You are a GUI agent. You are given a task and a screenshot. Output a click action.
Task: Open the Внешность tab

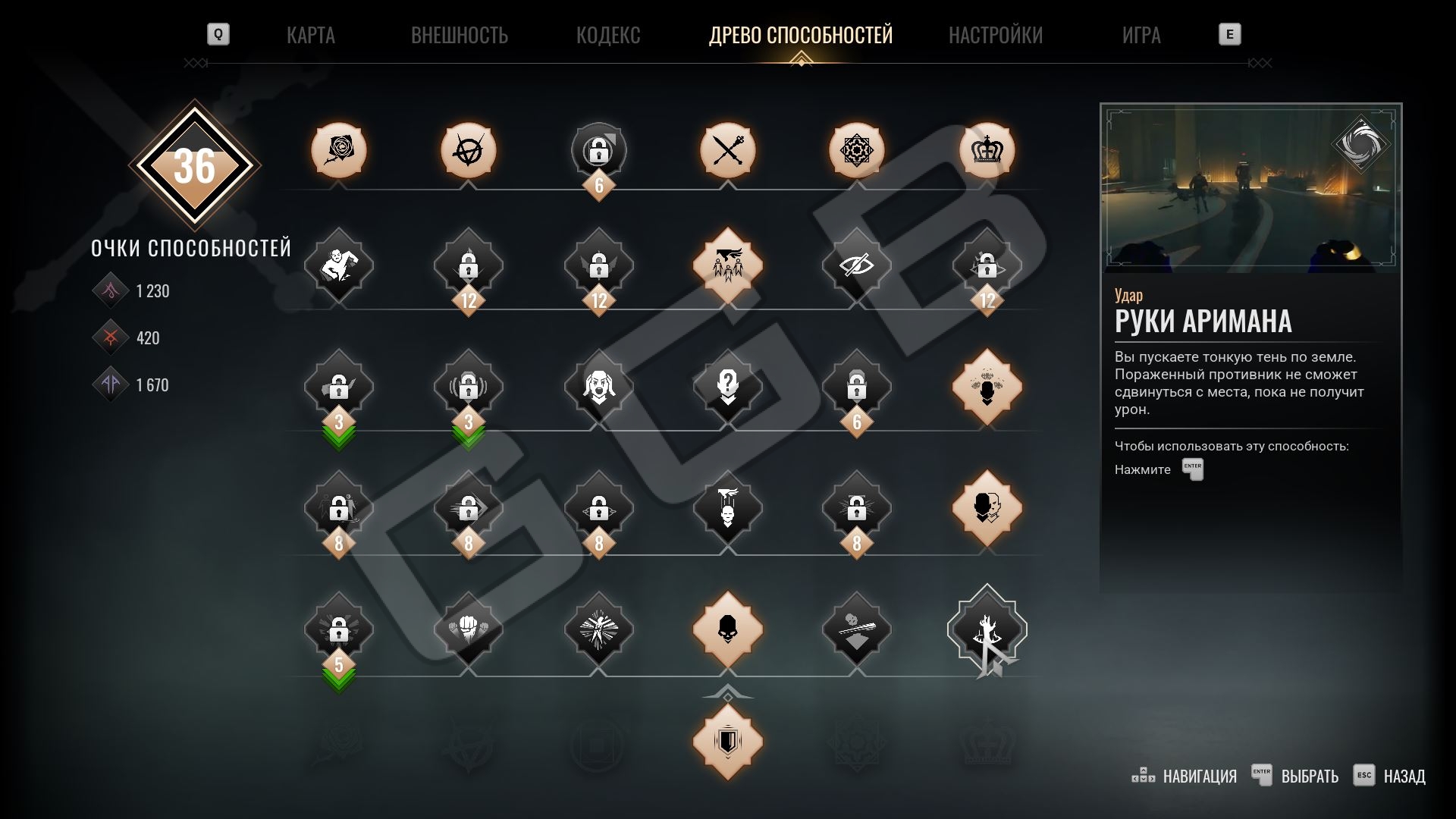pos(459,35)
